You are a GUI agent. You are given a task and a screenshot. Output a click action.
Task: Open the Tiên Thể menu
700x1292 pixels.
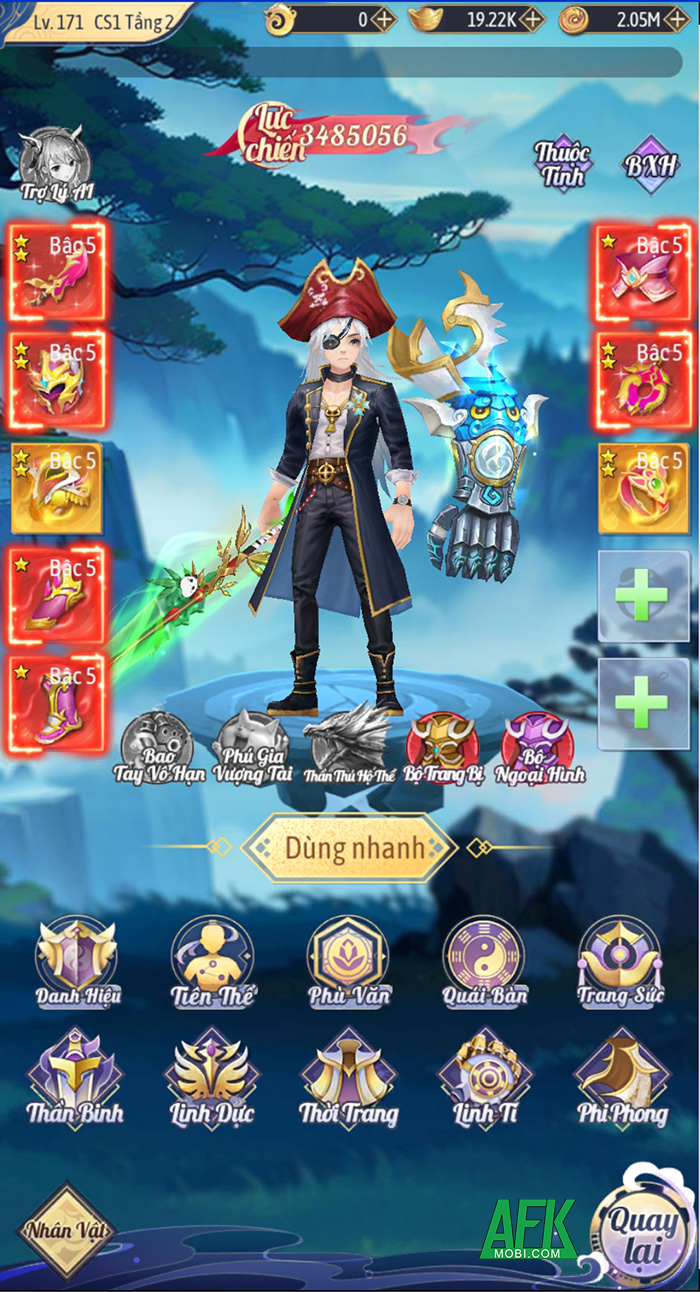(212, 964)
